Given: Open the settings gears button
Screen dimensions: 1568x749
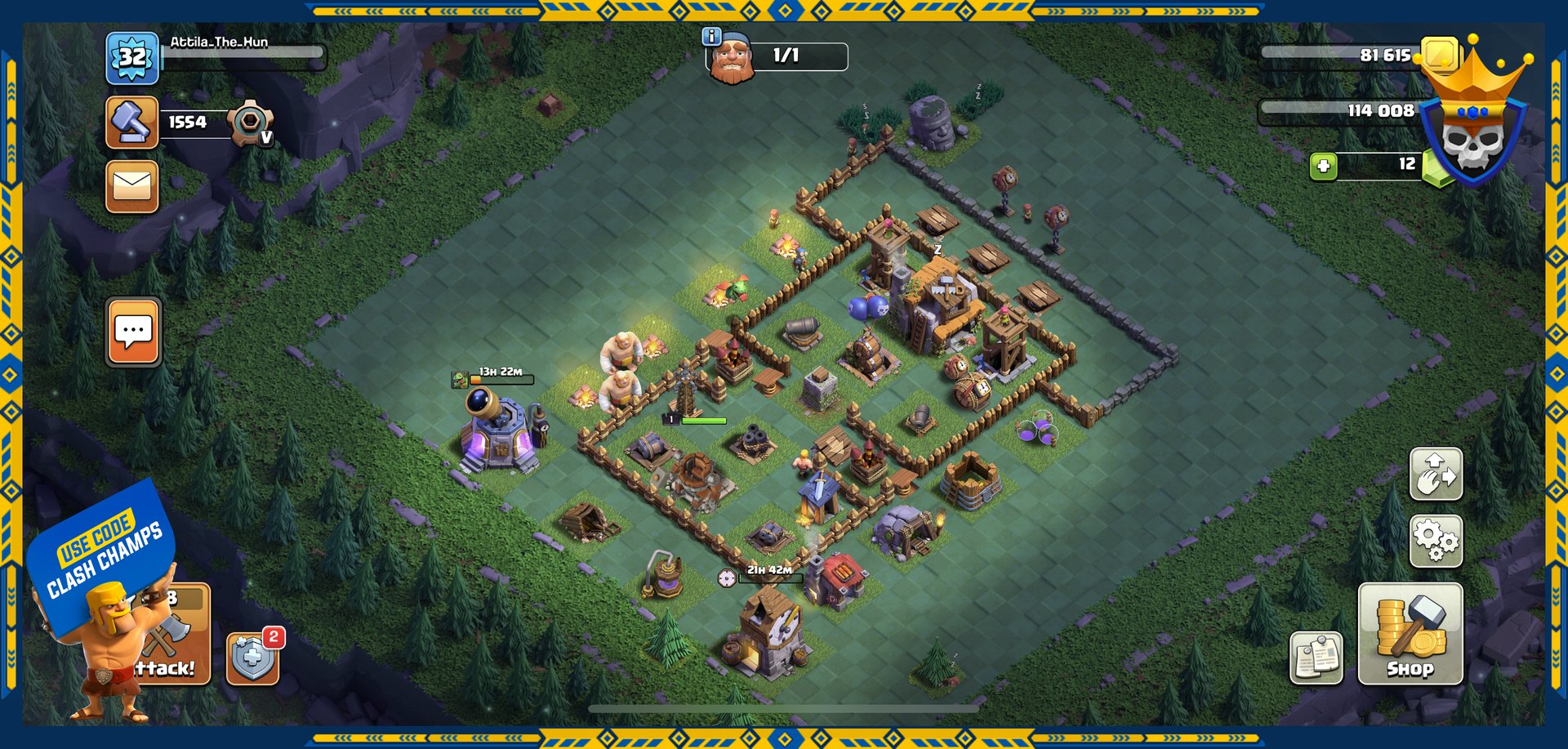Looking at the screenshot, I should click(x=1436, y=540).
